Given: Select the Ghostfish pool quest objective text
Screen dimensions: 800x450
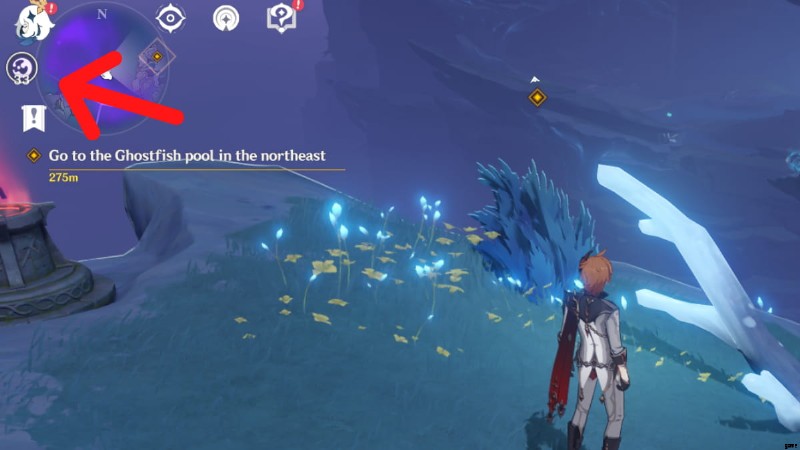Looking at the screenshot, I should (x=187, y=155).
